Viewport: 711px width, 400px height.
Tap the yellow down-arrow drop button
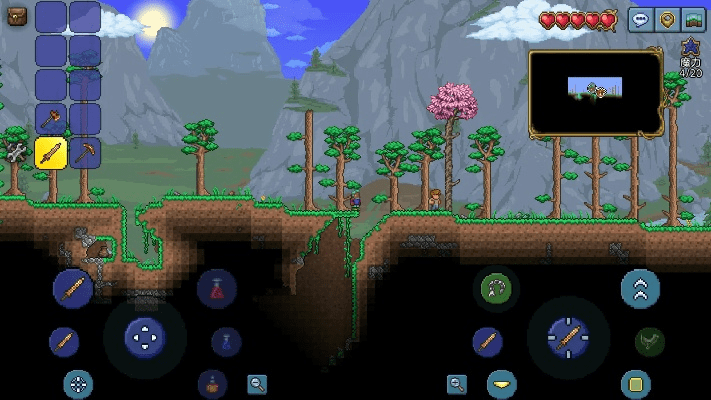point(502,383)
